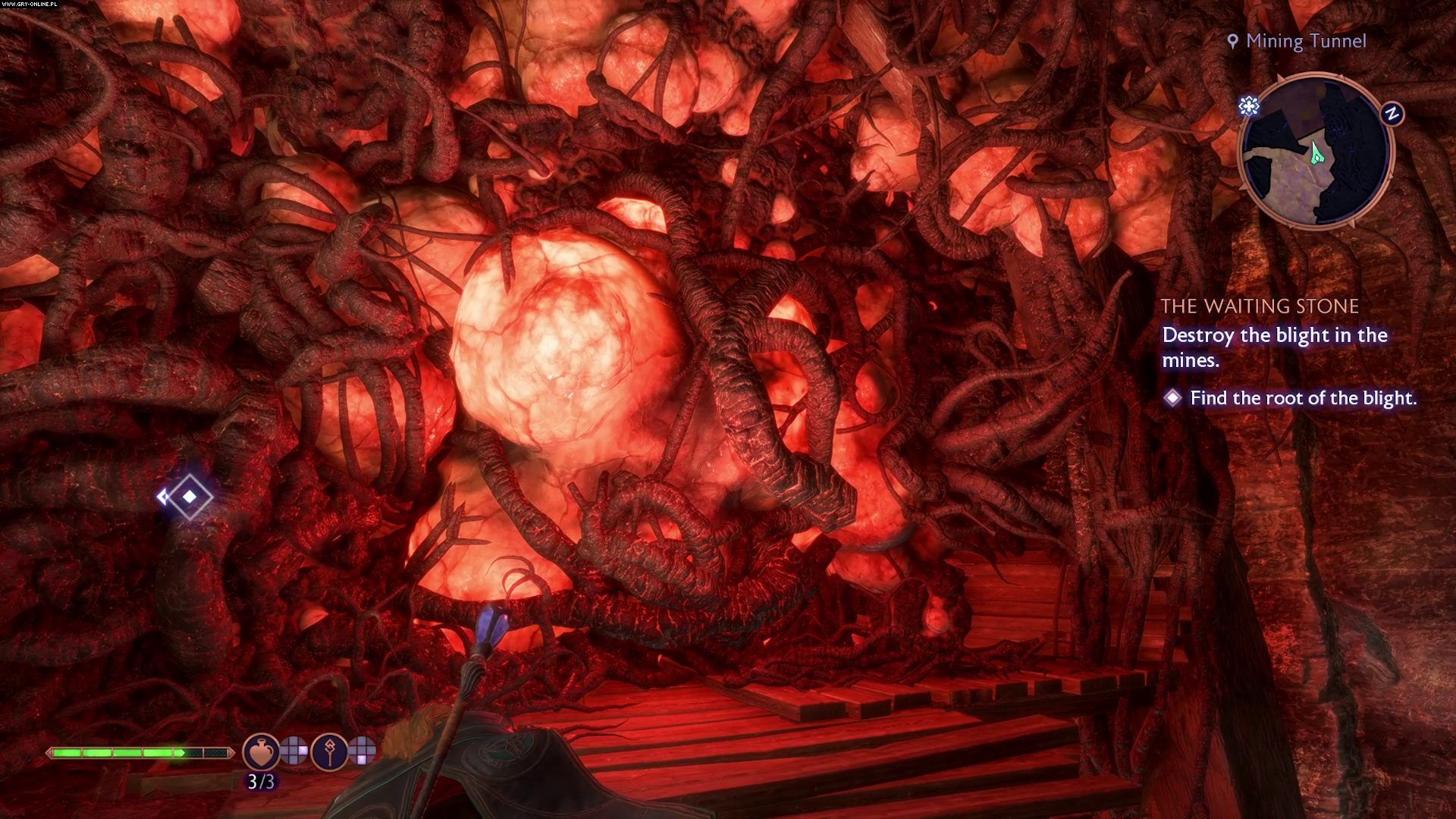This screenshot has width=1456, height=819.
Task: Open the circular minimap
Action: pos(1316,151)
